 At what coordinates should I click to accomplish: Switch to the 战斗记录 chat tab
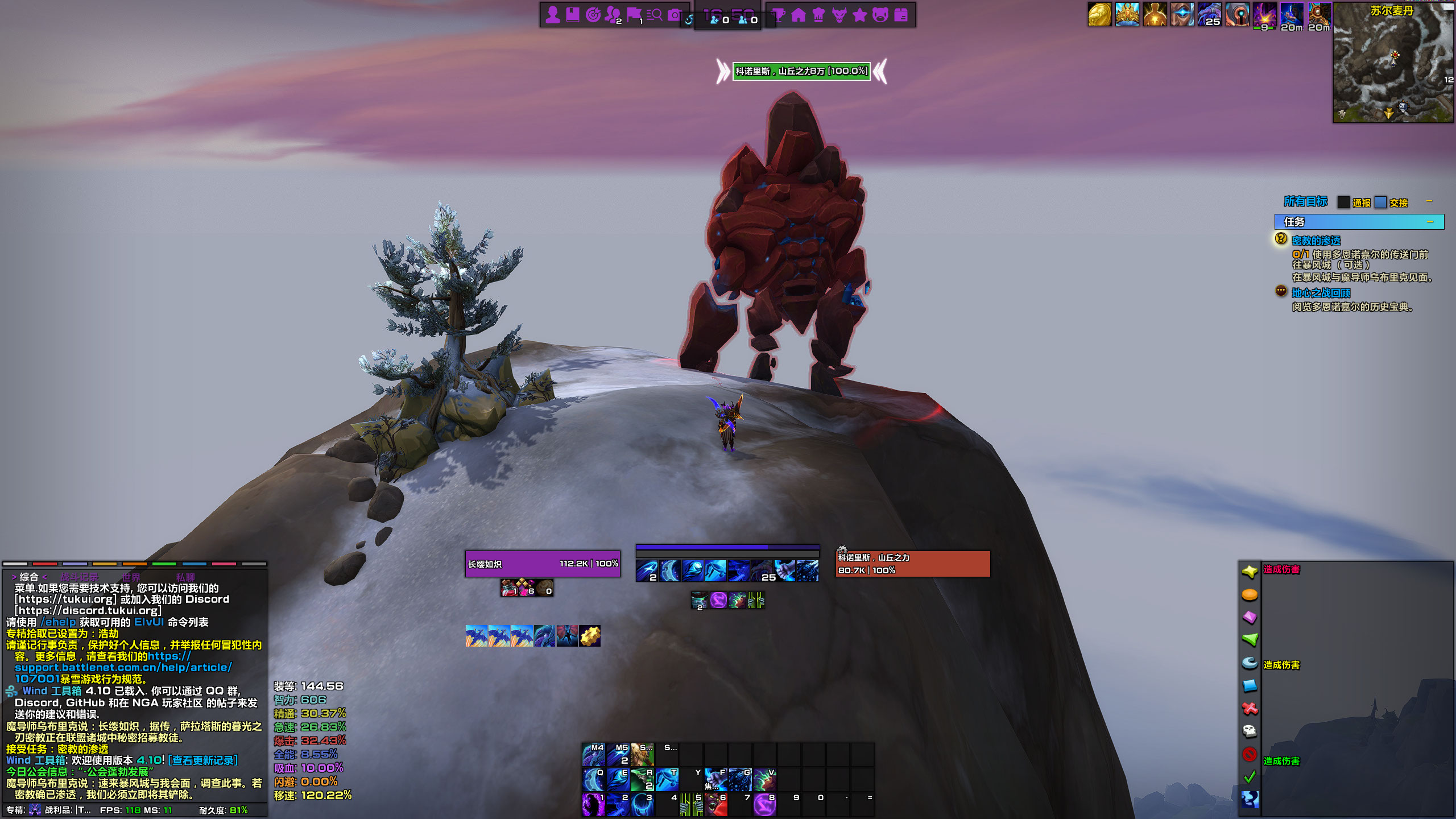[x=80, y=577]
